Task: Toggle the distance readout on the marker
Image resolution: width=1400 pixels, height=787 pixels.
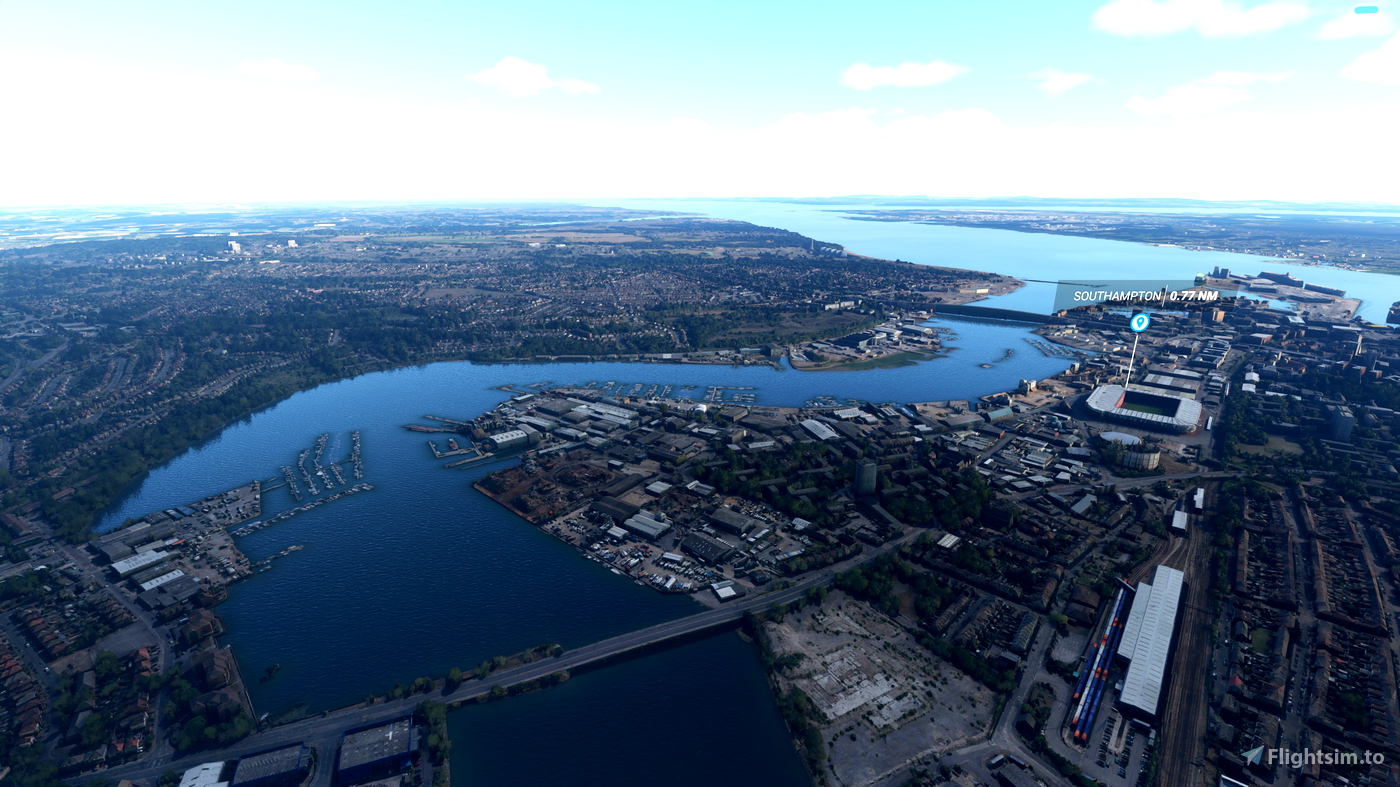Action: coord(1193,295)
